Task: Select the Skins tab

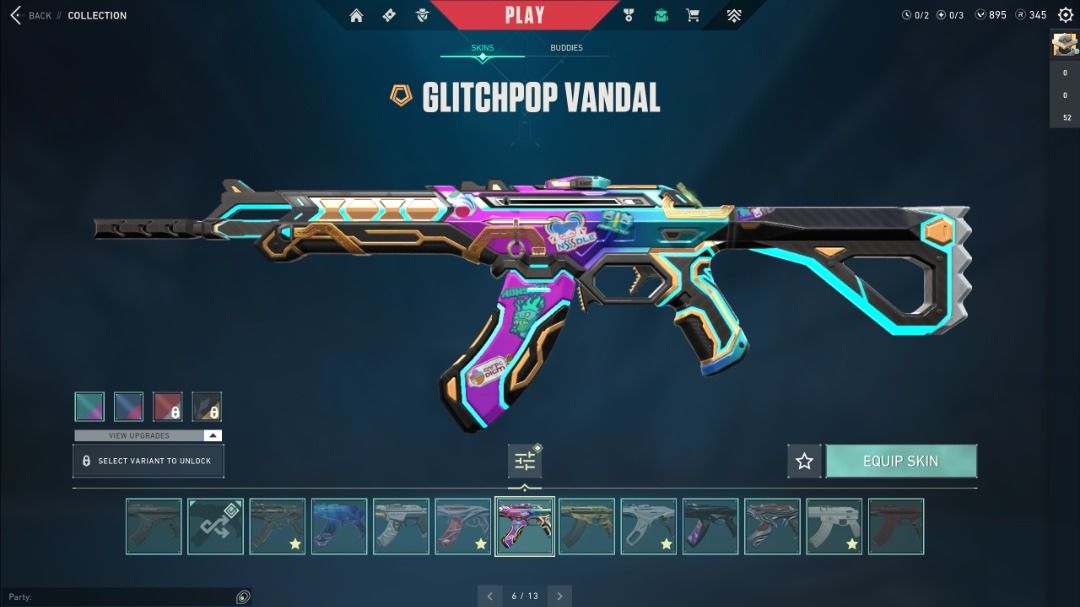Action: click(x=482, y=48)
